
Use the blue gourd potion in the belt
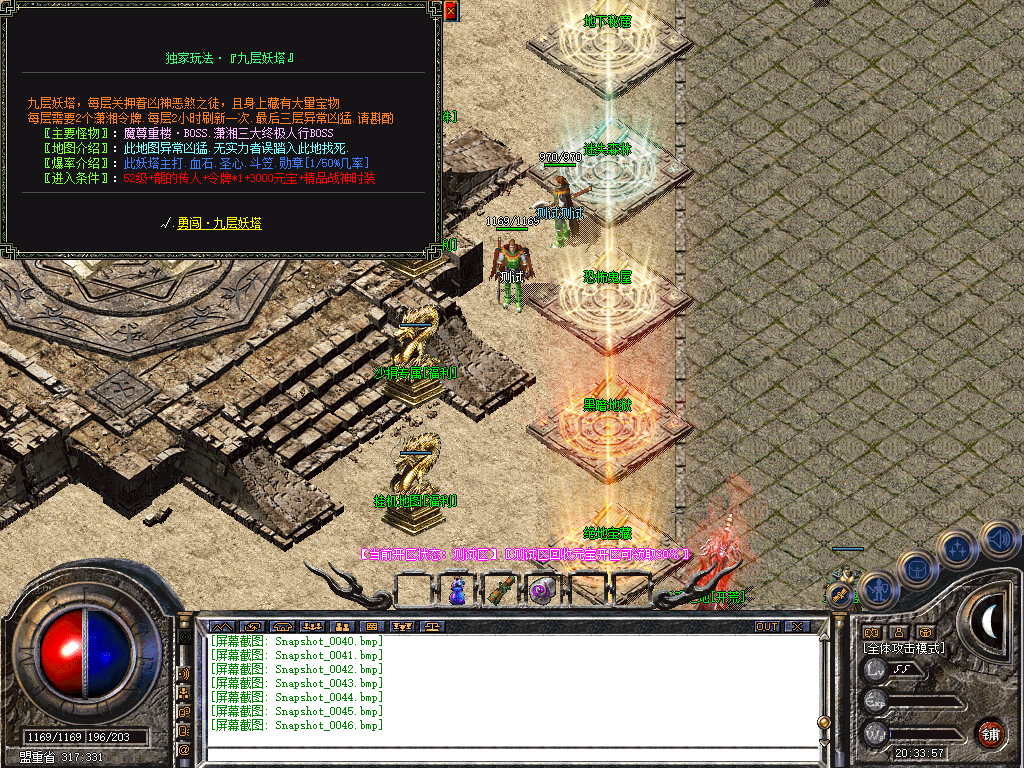click(x=456, y=591)
